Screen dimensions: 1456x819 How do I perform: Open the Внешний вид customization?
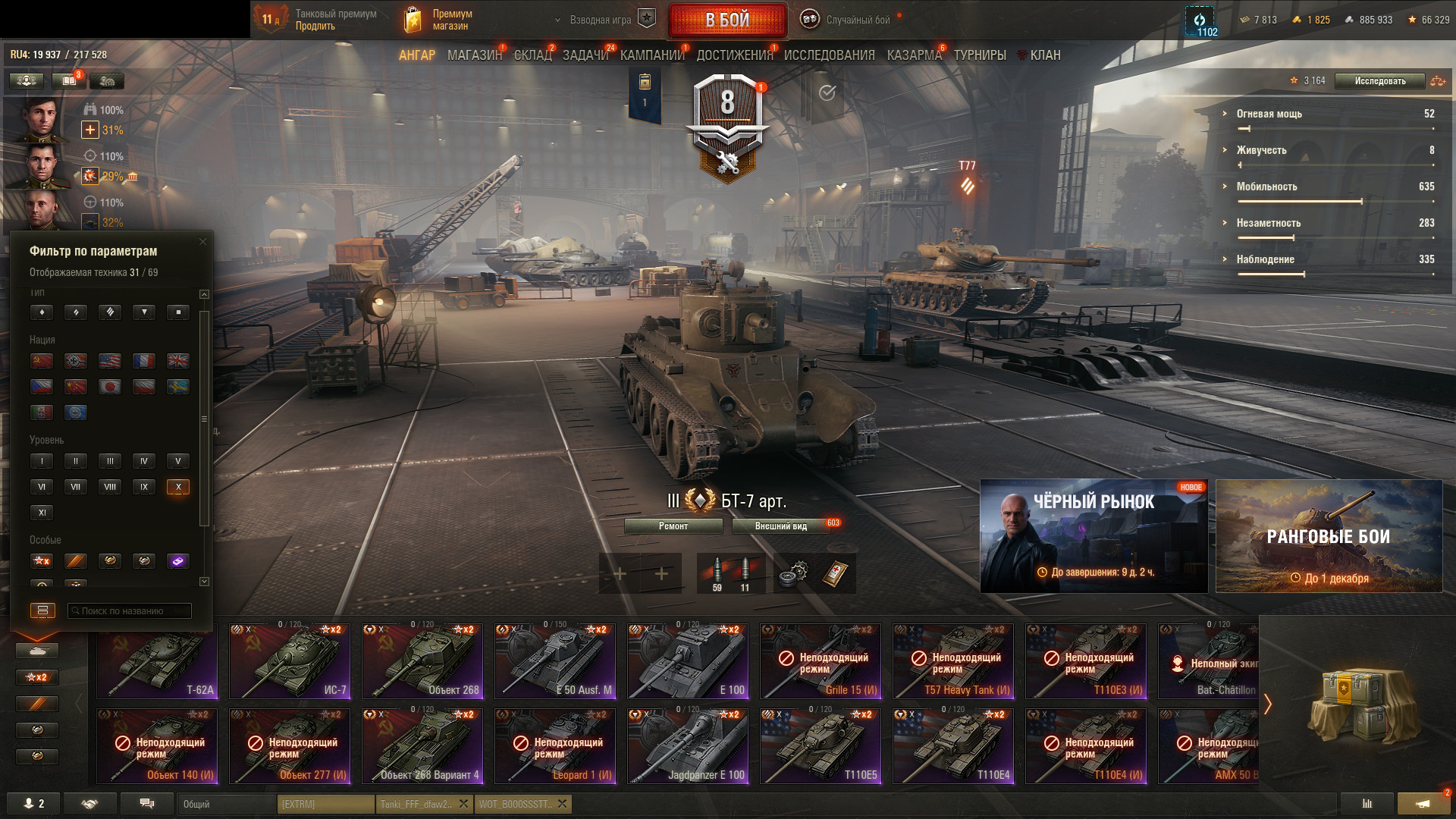point(780,526)
